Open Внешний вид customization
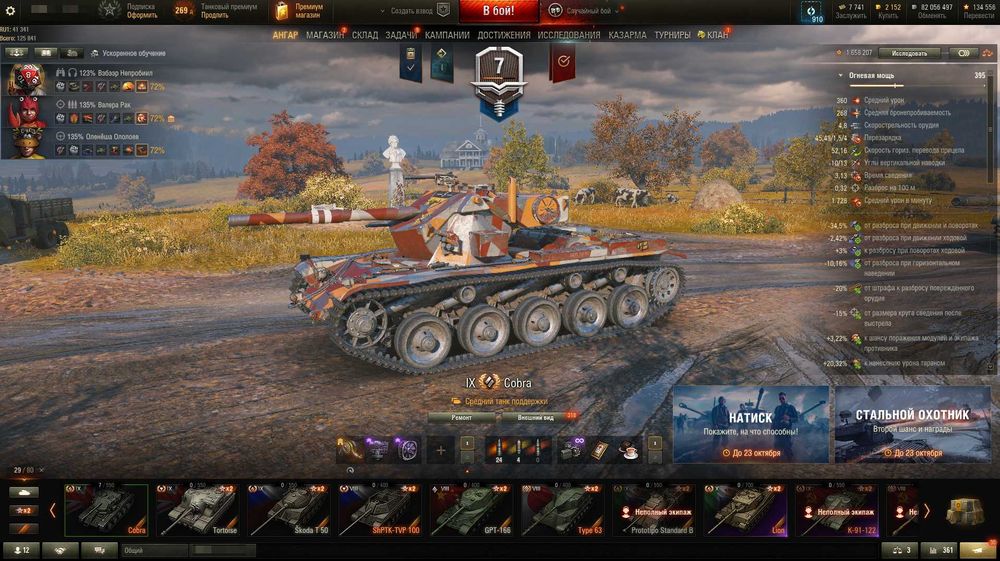 pos(537,417)
